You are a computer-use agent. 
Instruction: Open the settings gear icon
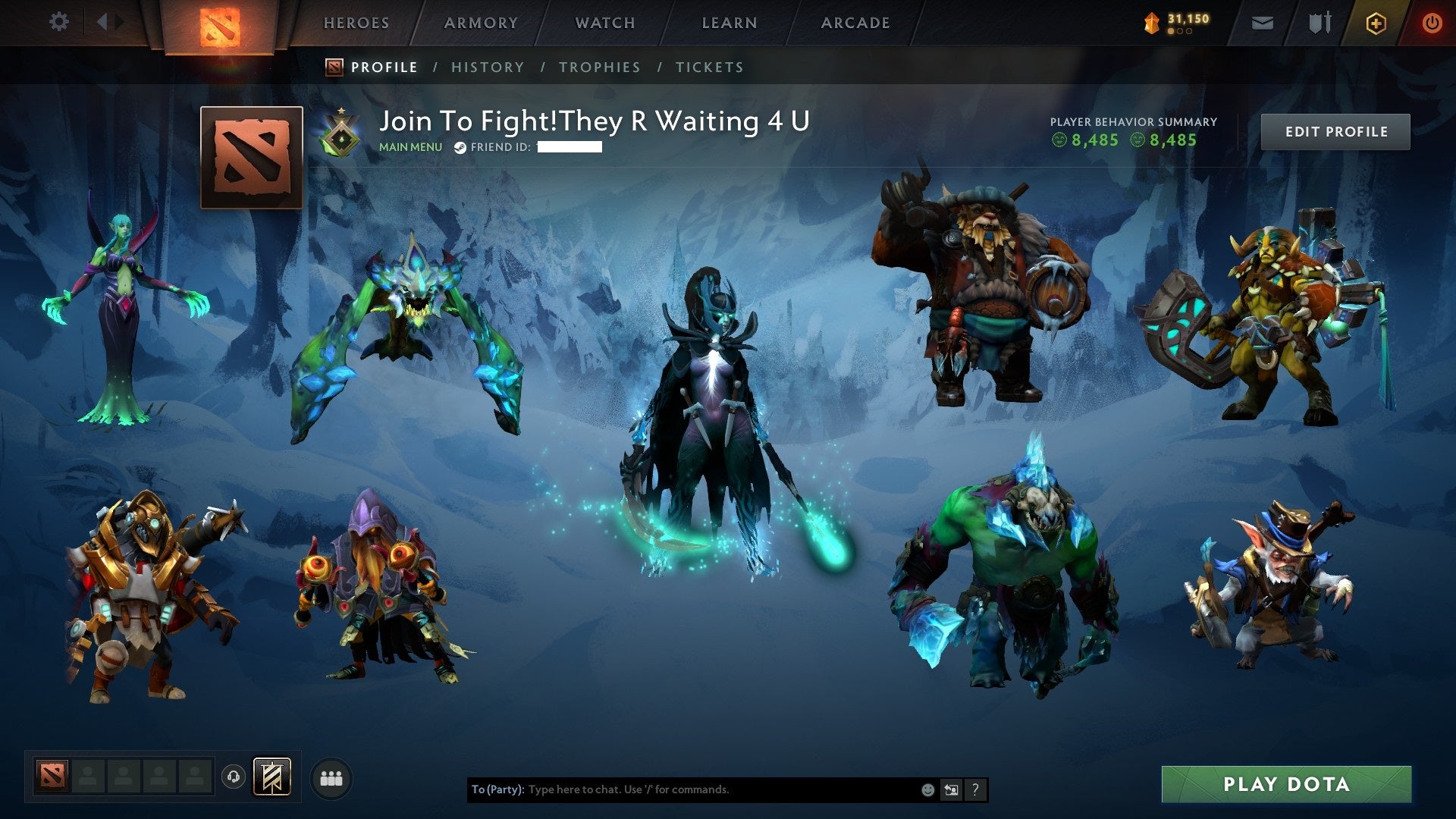(x=58, y=22)
